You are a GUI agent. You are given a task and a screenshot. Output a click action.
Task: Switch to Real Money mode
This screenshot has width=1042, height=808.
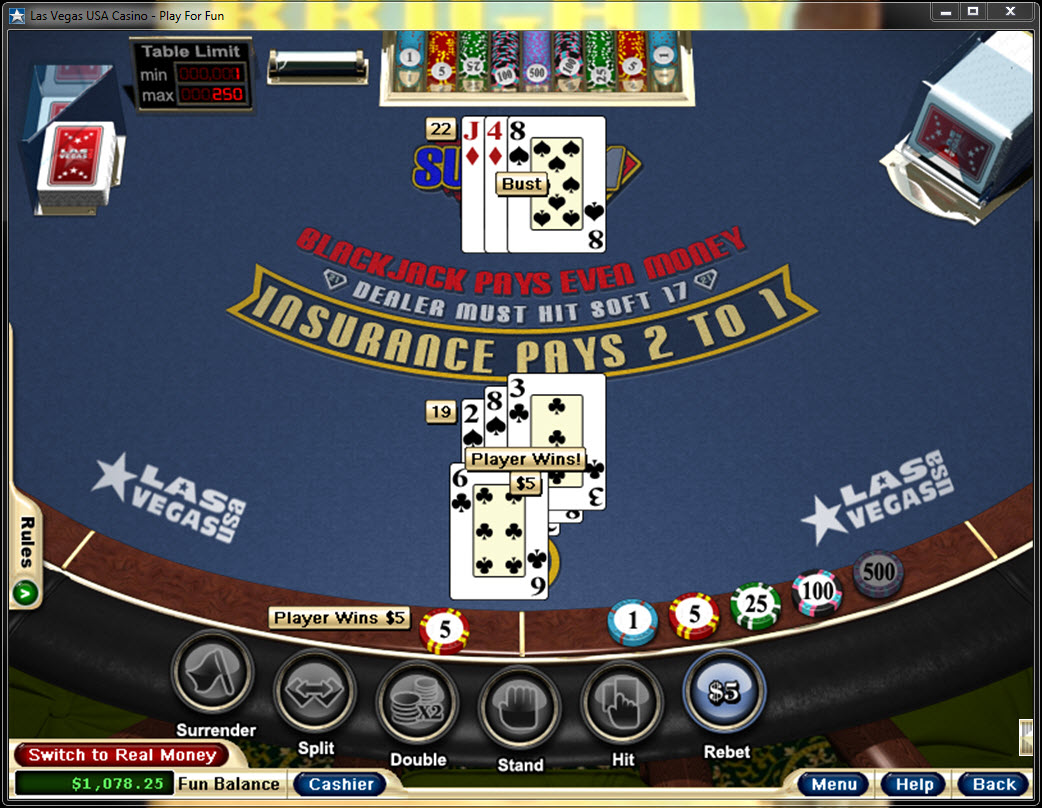tap(121, 755)
